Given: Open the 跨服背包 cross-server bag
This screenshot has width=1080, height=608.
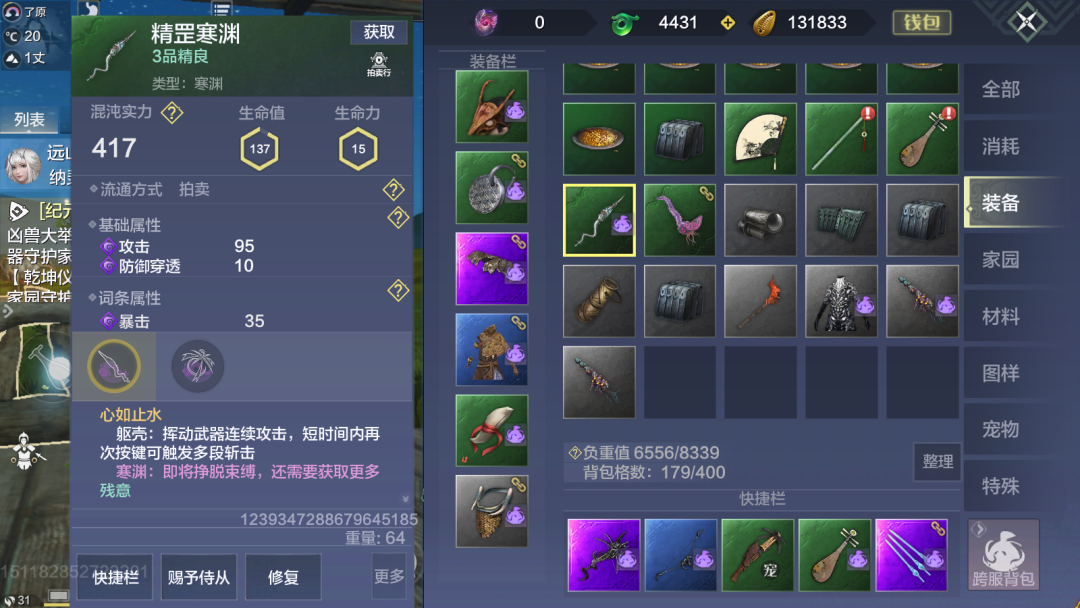Looking at the screenshot, I should 1002,554.
